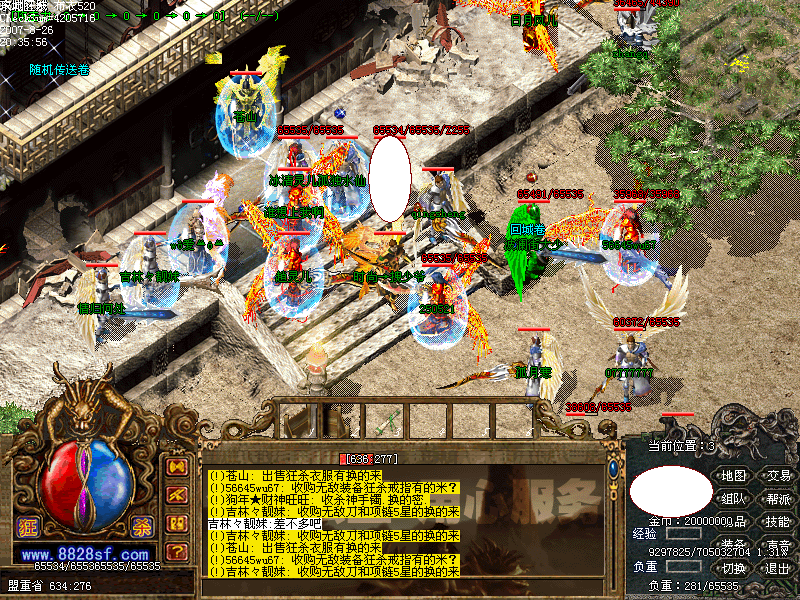Click the 交易 trade button
This screenshot has width=800, height=600.
coord(778,475)
